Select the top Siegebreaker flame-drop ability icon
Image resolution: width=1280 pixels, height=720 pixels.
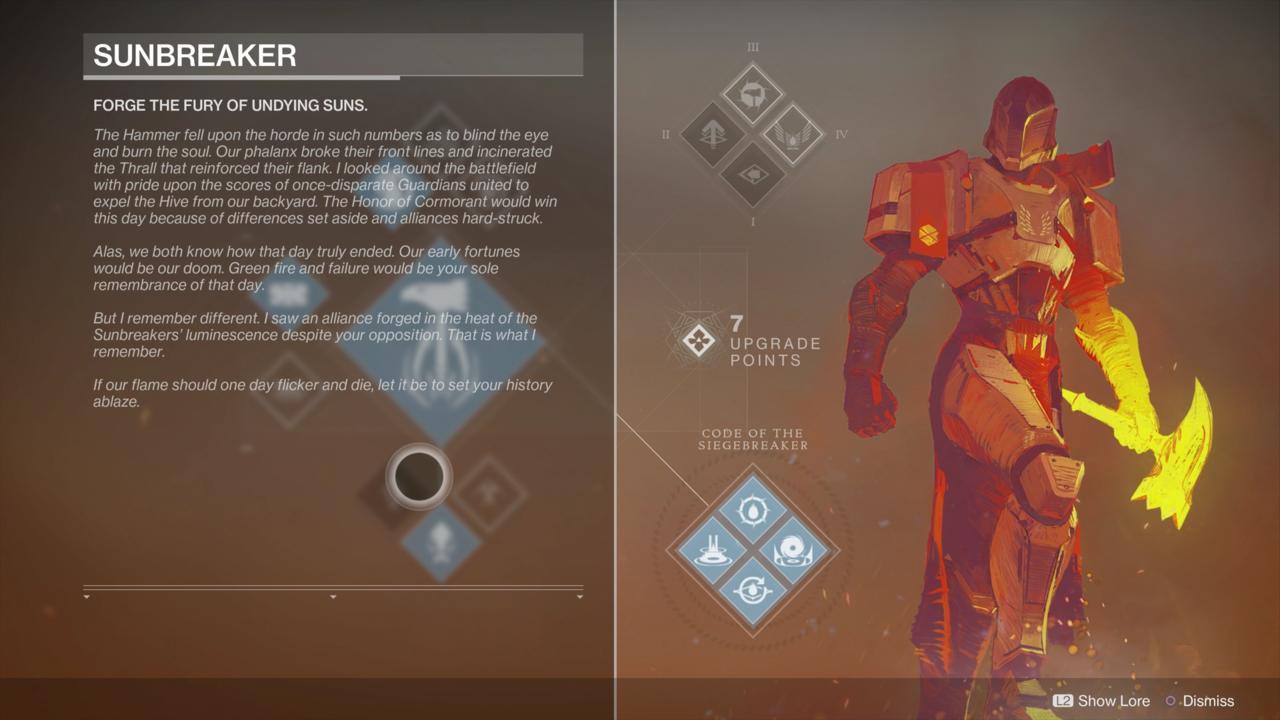pyautogui.click(x=750, y=510)
